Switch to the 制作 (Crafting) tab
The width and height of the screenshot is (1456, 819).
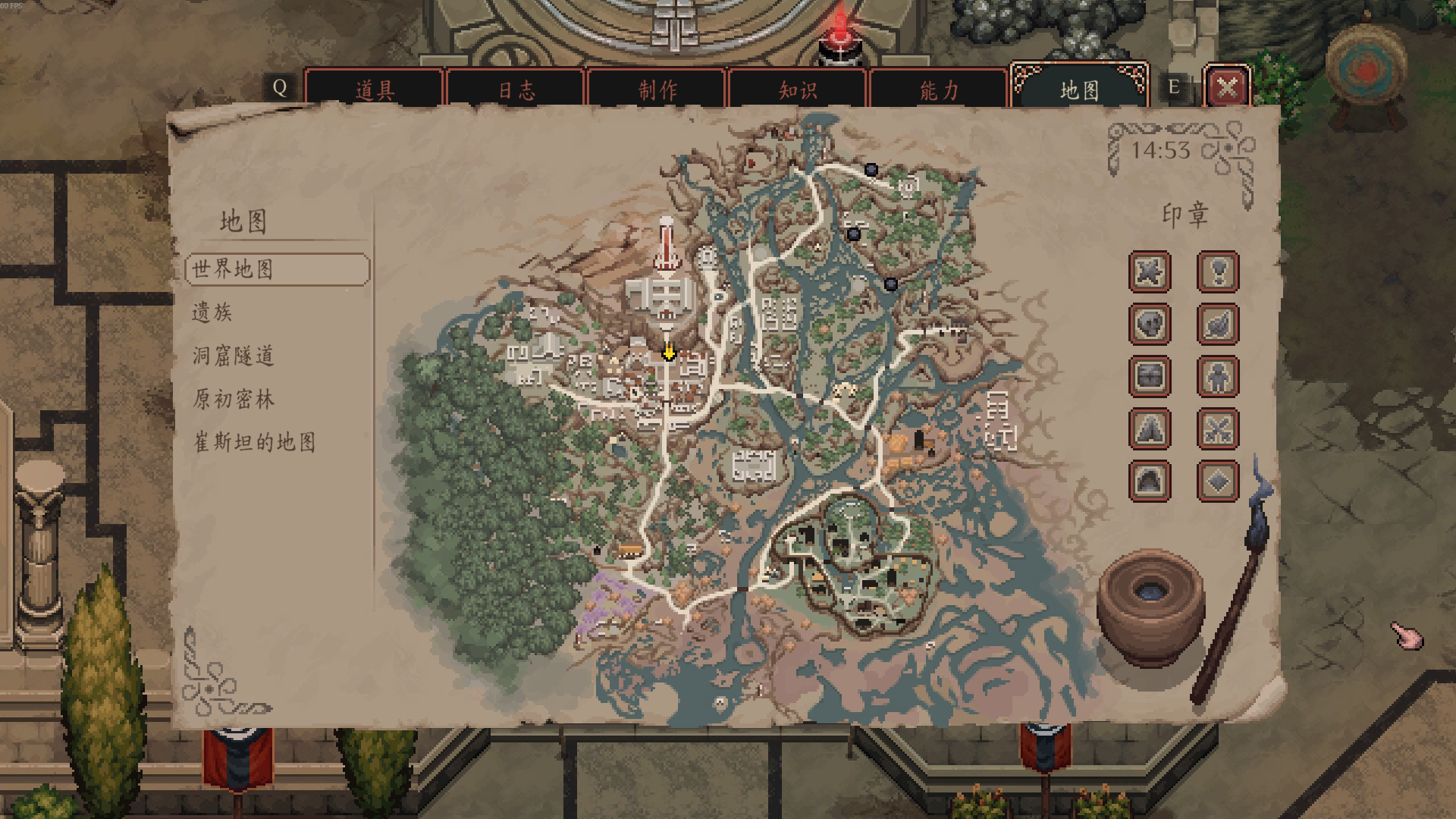click(x=657, y=90)
